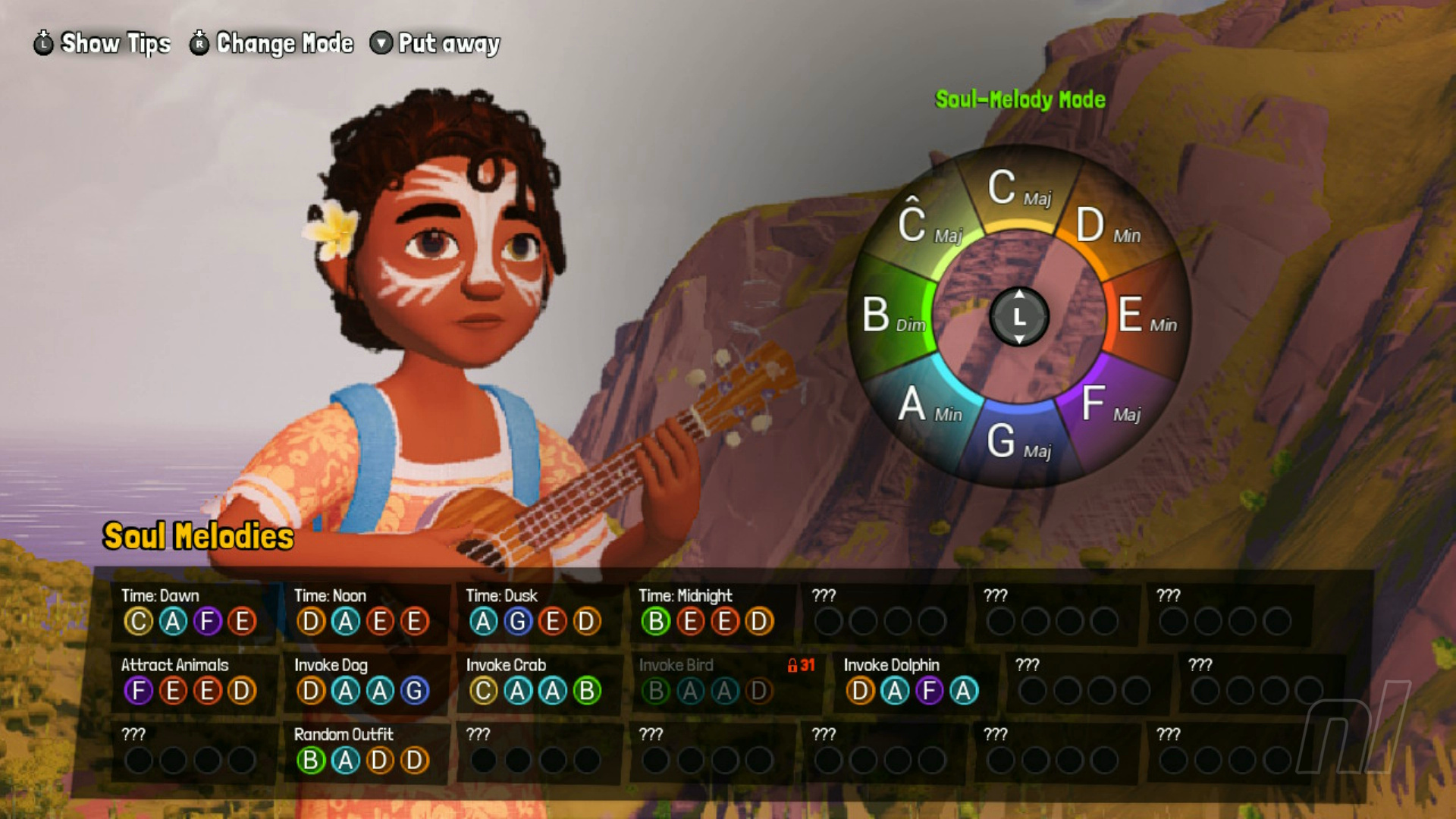
Task: Choose the Attract Animals melody
Action: click(190, 680)
